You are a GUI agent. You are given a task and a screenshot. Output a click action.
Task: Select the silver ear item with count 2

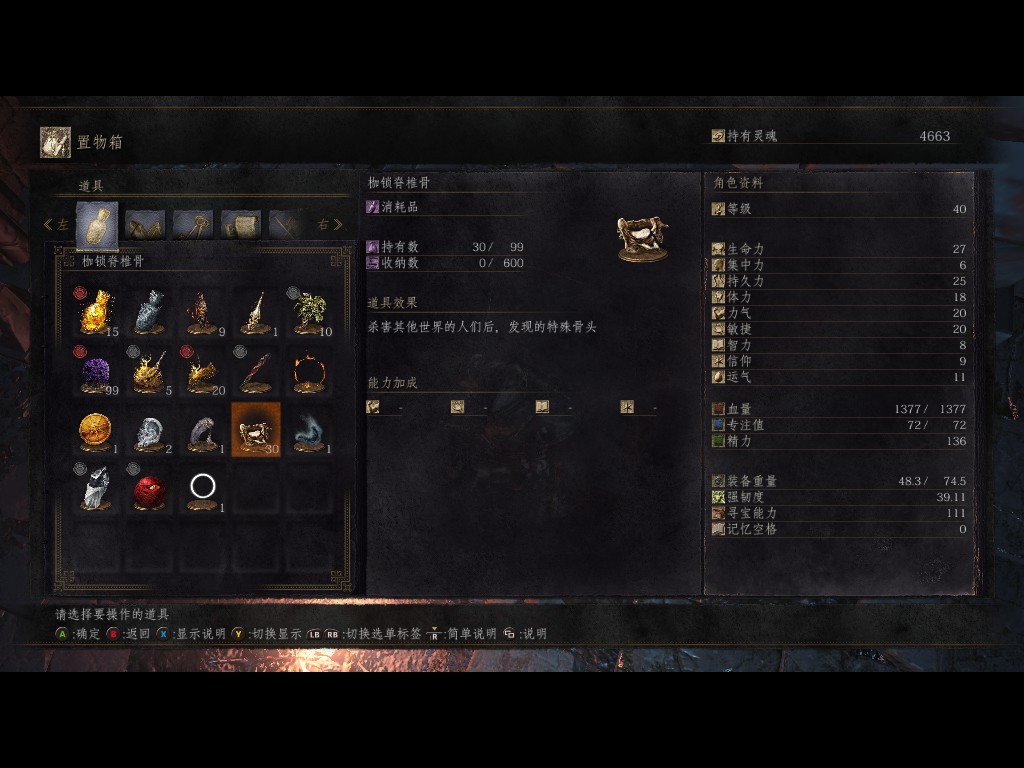click(x=149, y=430)
